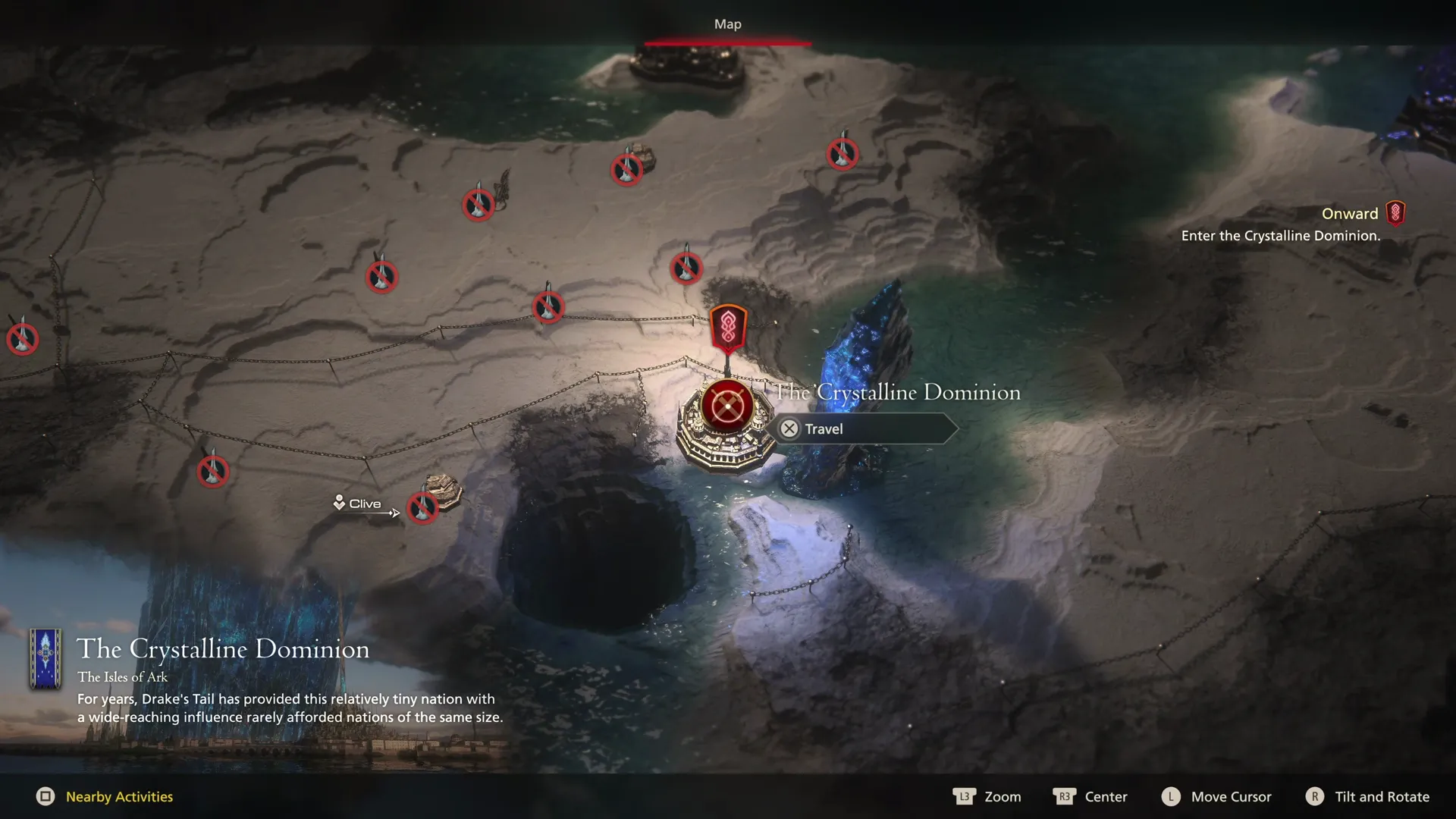Click the Onward quest icon in the top right
Screen dimensions: 1456x819
pos(1395,213)
